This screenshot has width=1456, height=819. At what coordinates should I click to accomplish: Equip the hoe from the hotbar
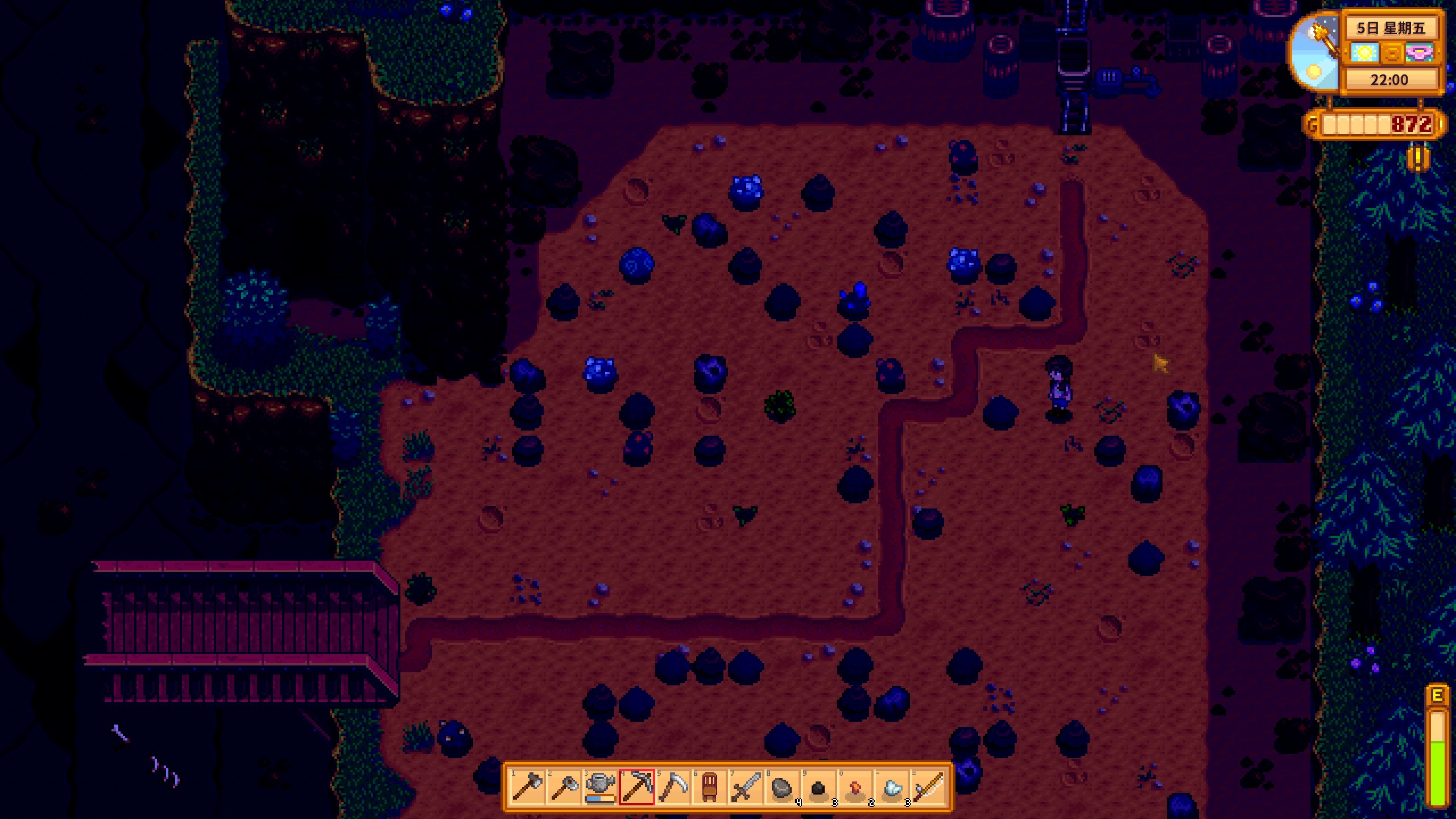coord(564,787)
